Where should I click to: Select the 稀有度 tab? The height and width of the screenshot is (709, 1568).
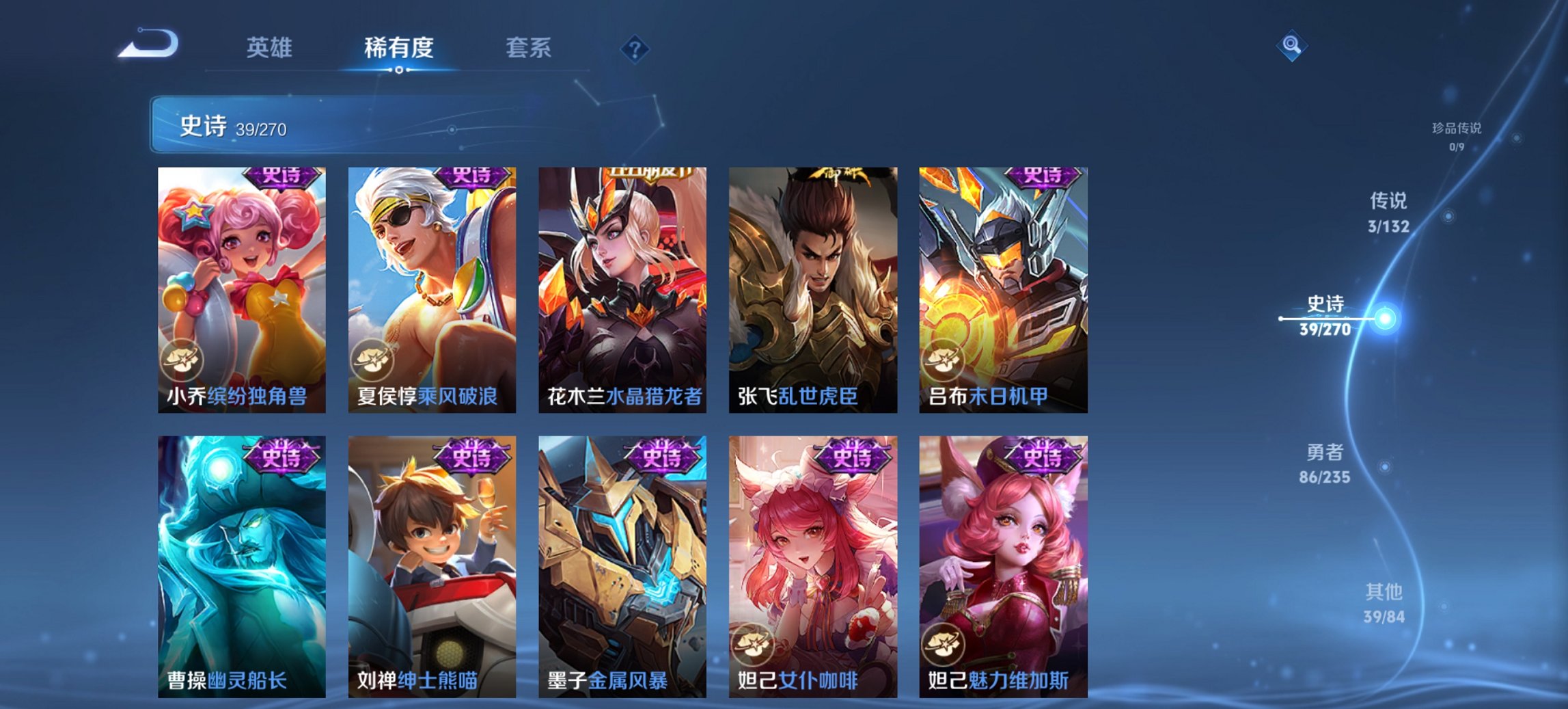coord(400,49)
